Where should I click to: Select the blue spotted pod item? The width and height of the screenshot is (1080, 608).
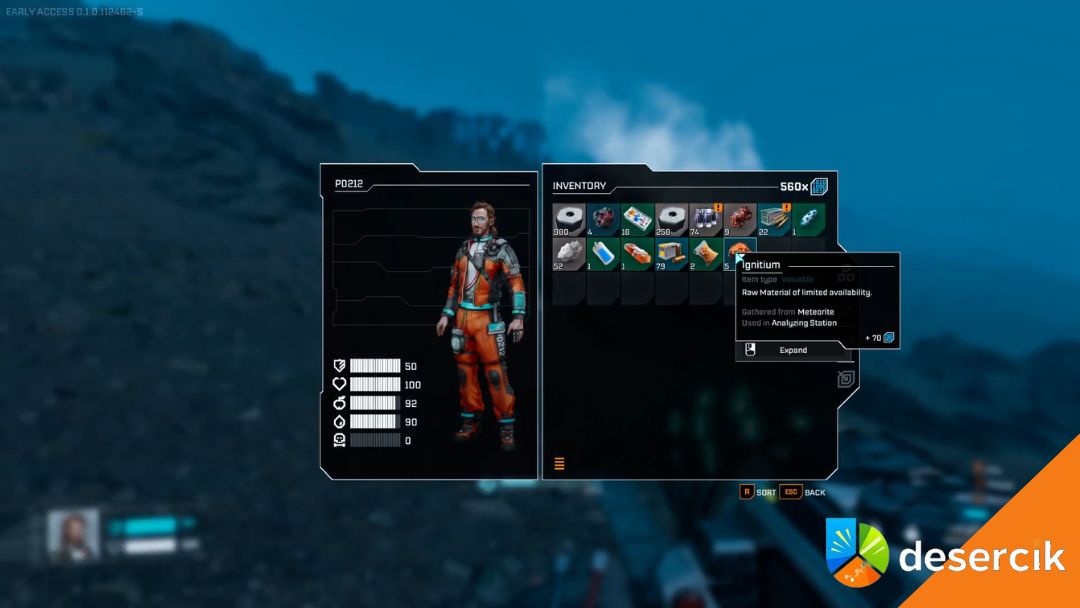pos(808,220)
